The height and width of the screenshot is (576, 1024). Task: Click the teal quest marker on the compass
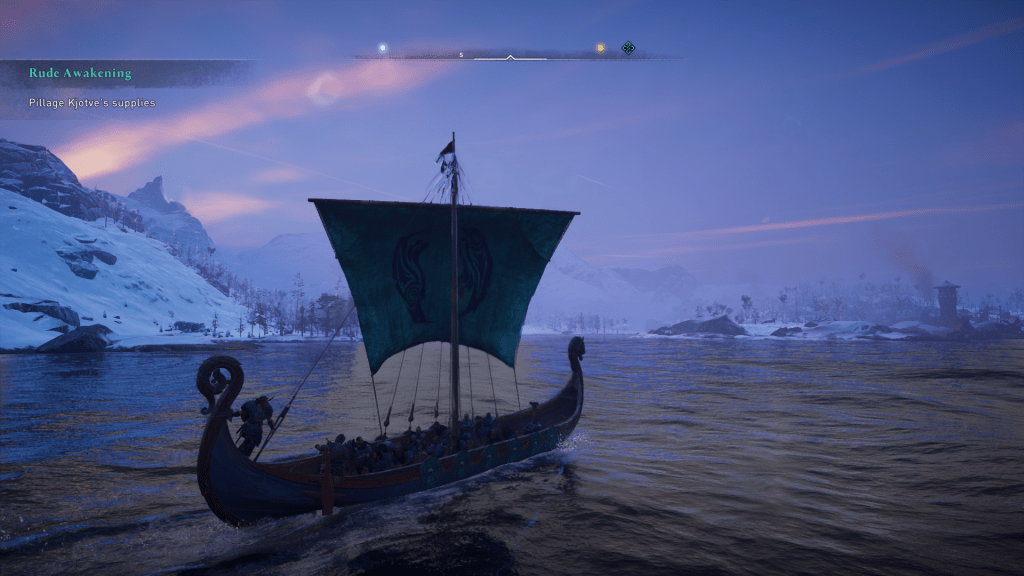click(628, 47)
